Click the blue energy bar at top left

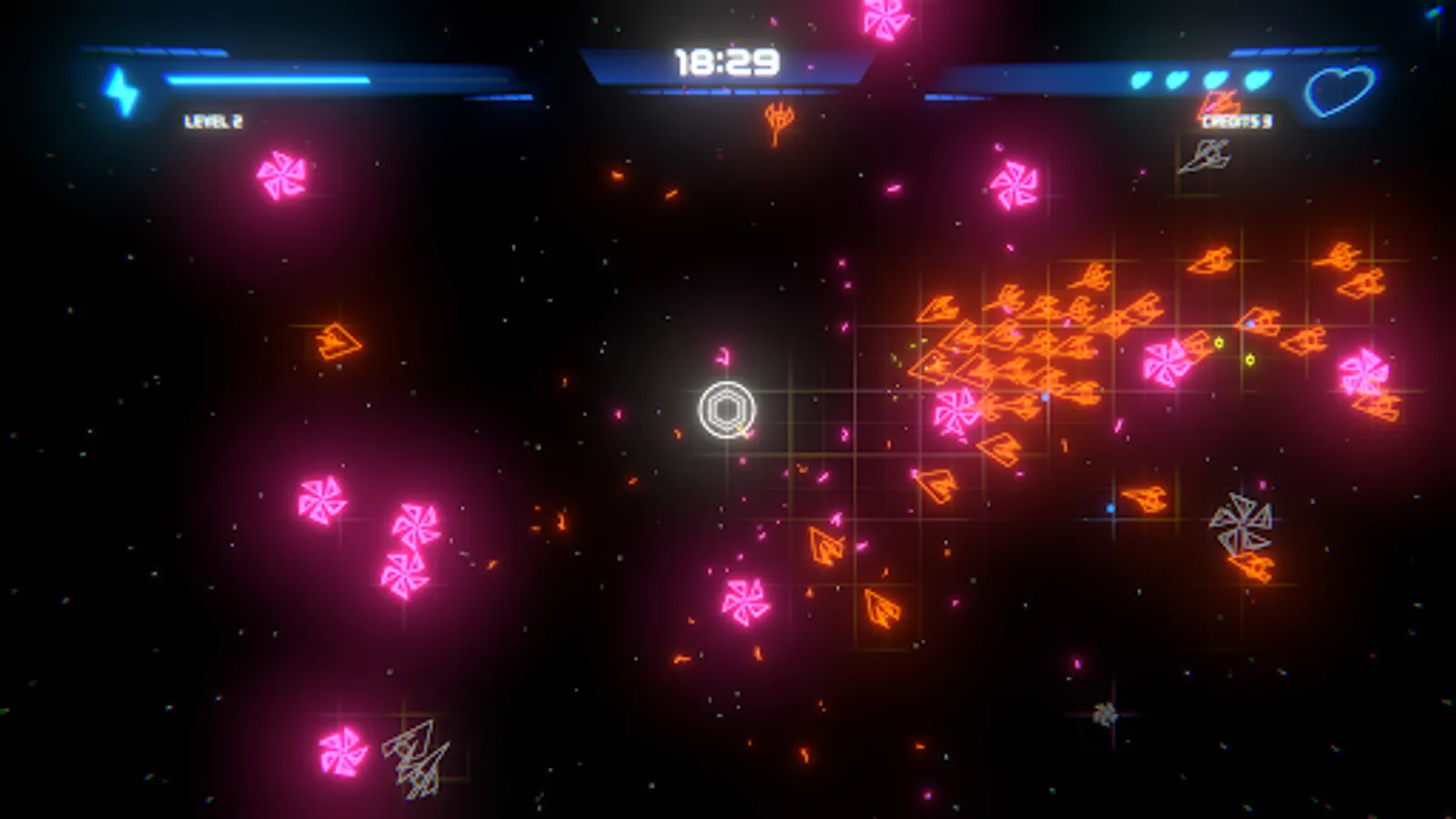click(264, 80)
